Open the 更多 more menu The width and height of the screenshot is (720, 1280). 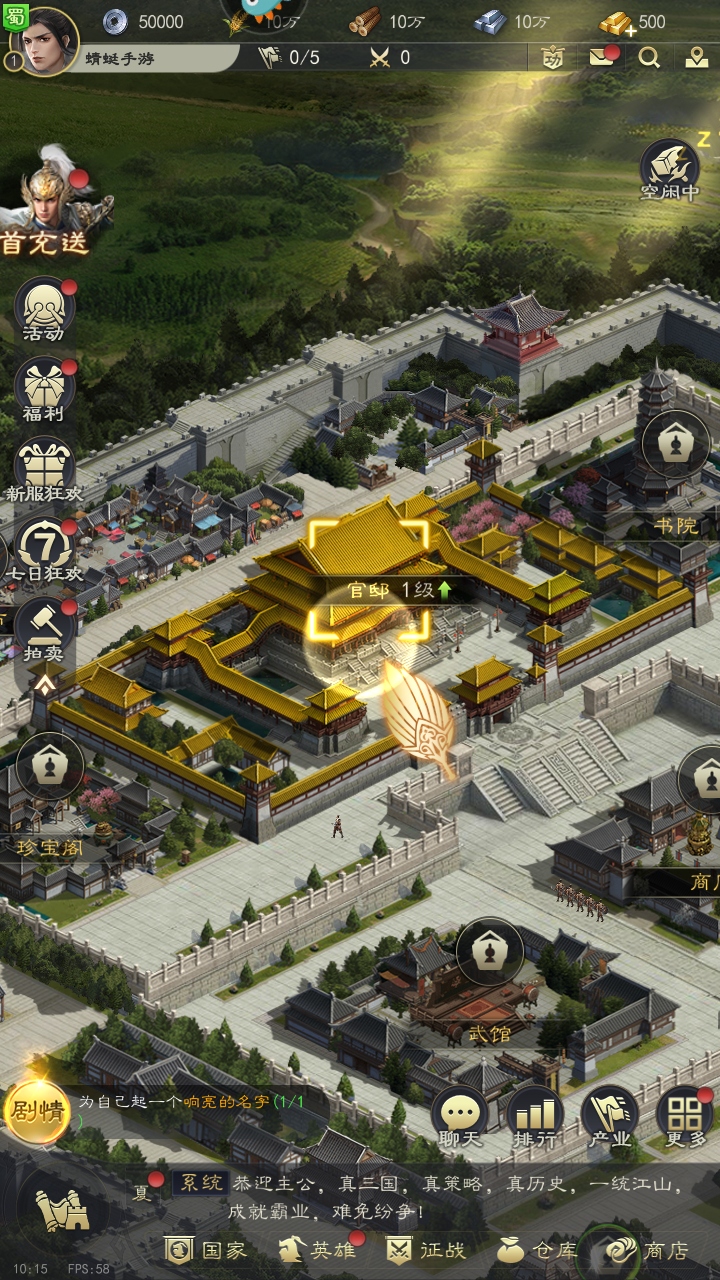coord(685,1117)
